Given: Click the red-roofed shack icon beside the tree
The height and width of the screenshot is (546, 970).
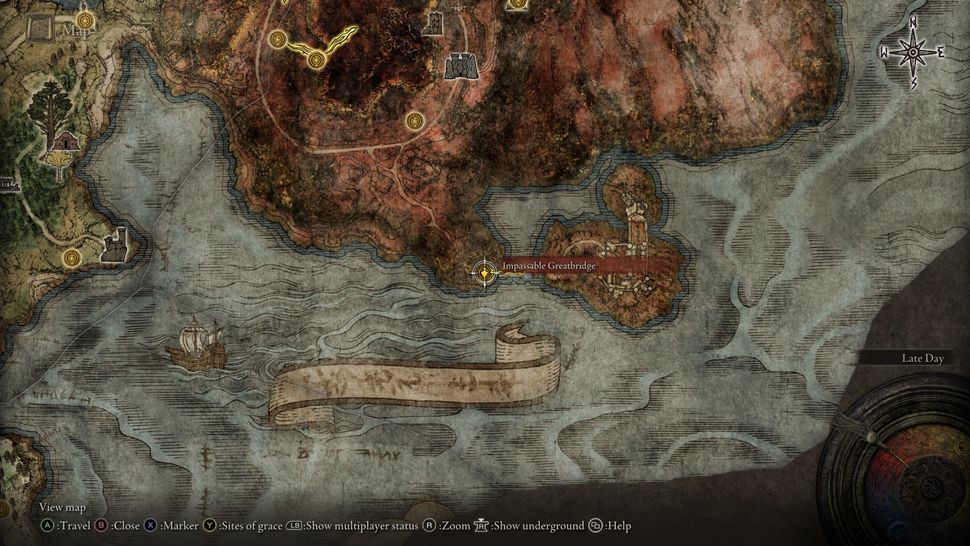Looking at the screenshot, I should coord(65,143).
